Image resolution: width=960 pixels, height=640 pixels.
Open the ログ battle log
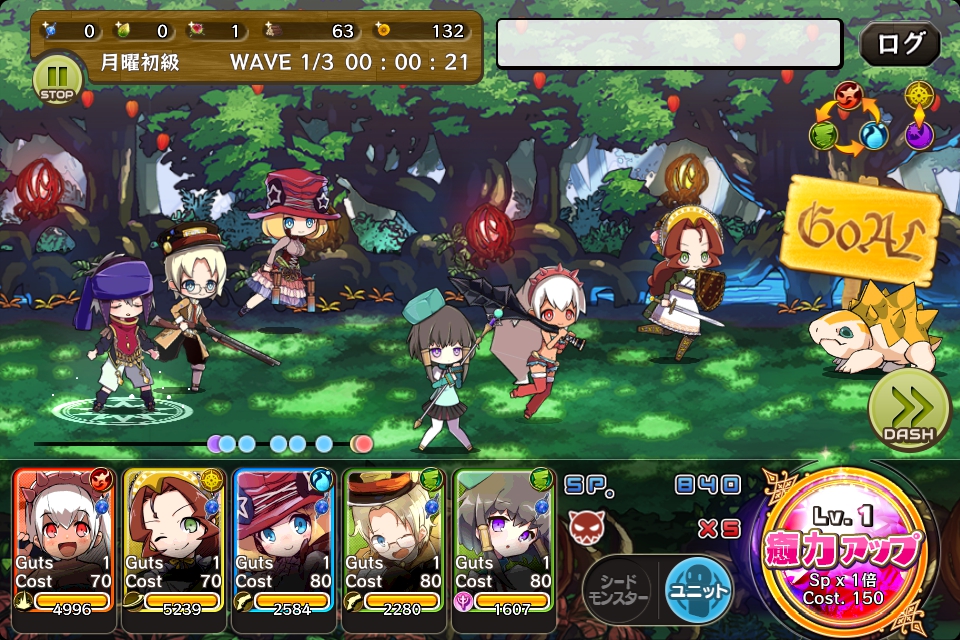(x=900, y=44)
